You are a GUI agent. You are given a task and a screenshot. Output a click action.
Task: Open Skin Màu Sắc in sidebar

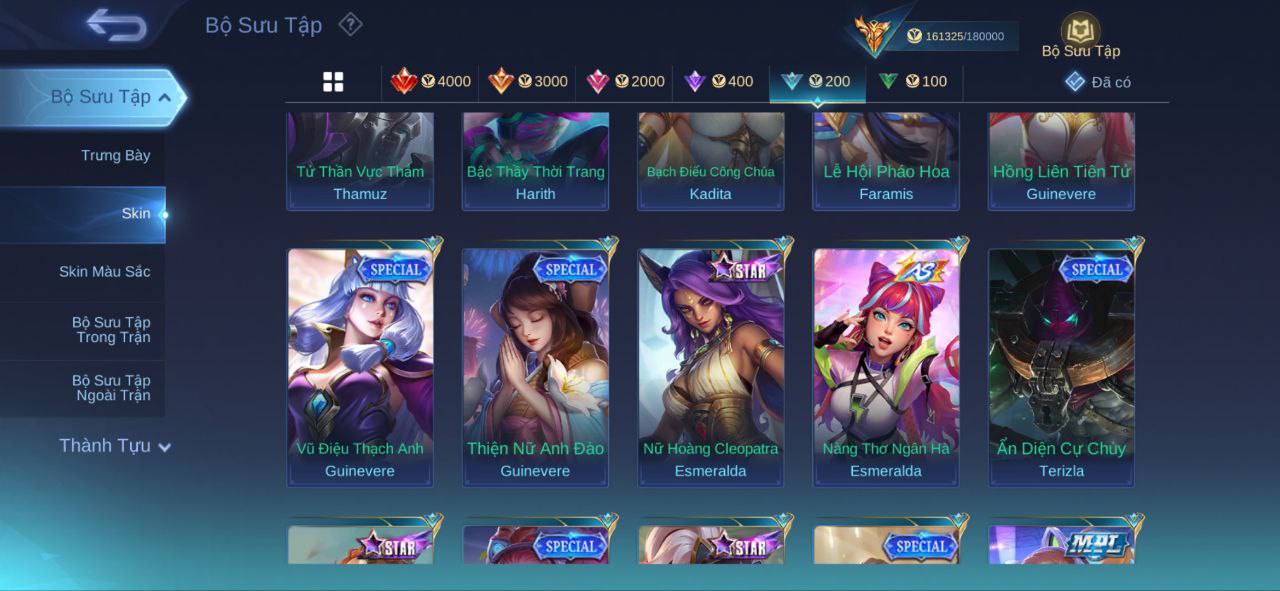(104, 271)
